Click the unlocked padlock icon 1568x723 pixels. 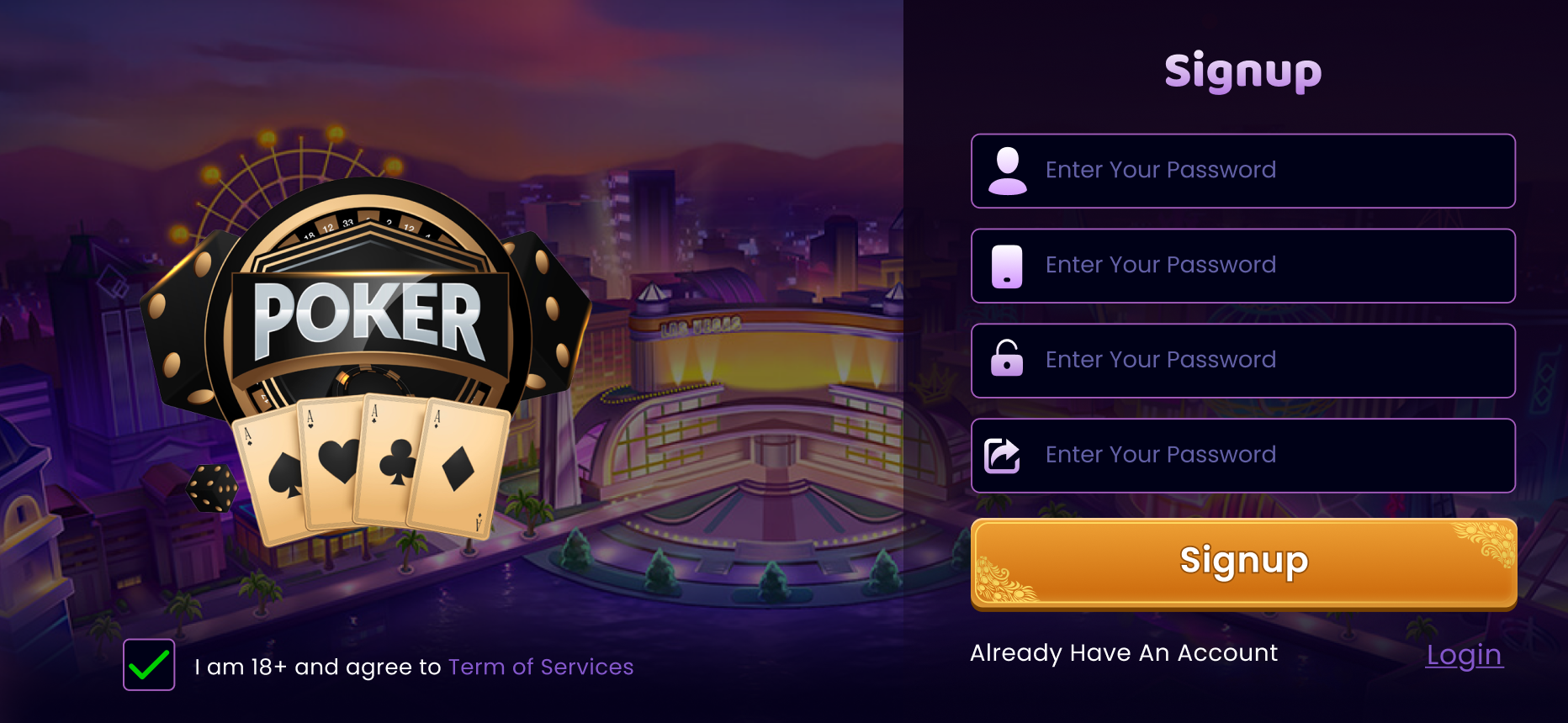(x=1006, y=360)
